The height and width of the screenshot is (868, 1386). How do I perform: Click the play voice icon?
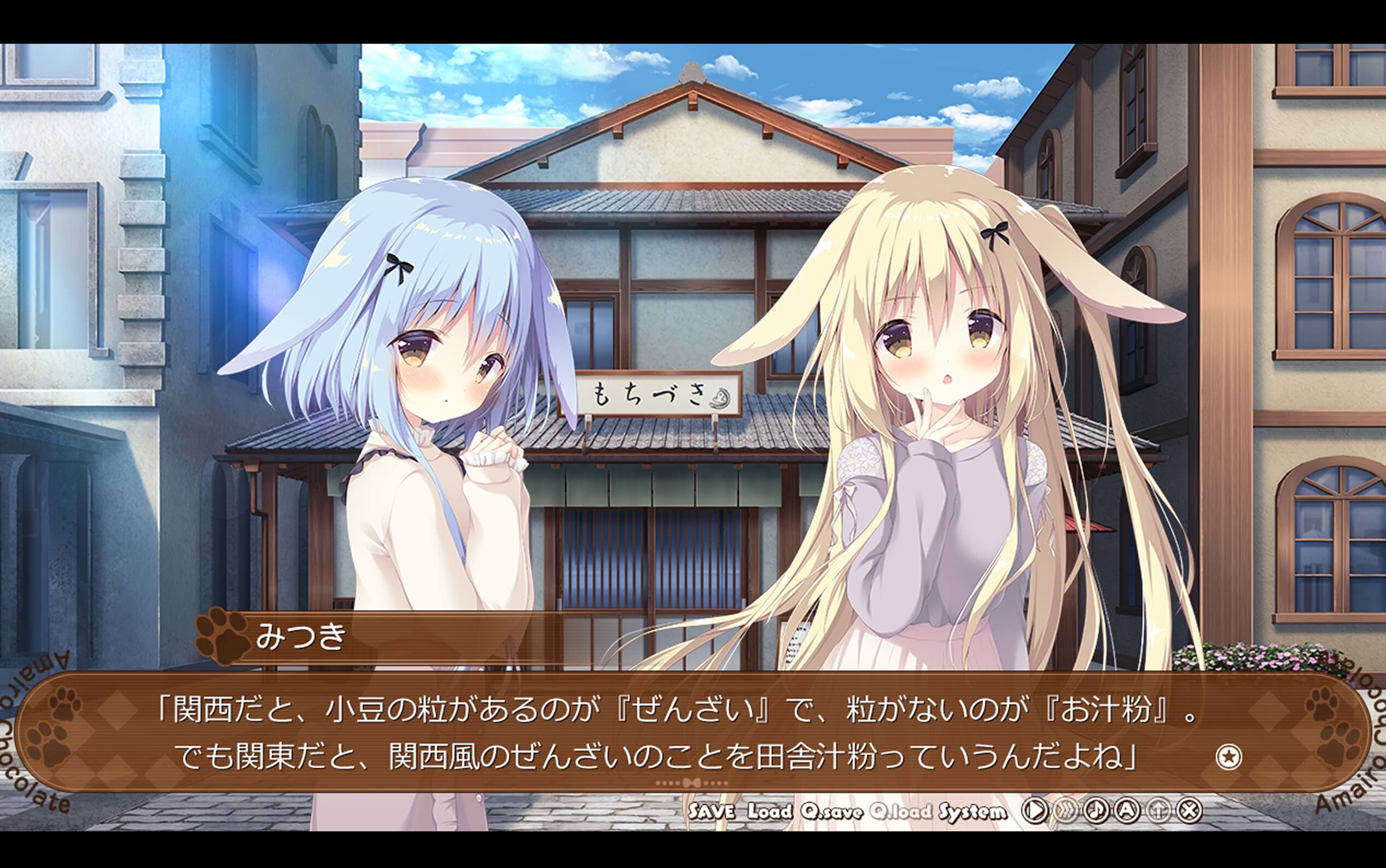point(1035,811)
